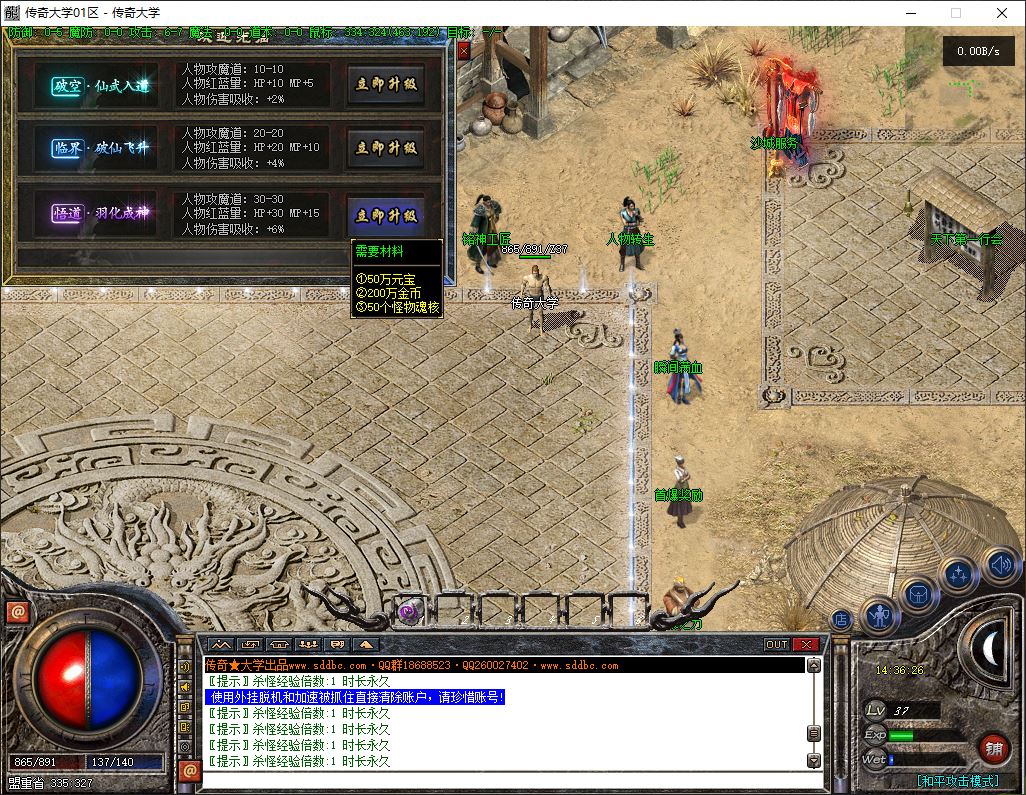Open the skills sparkle round button
This screenshot has height=795, width=1026.
[959, 576]
